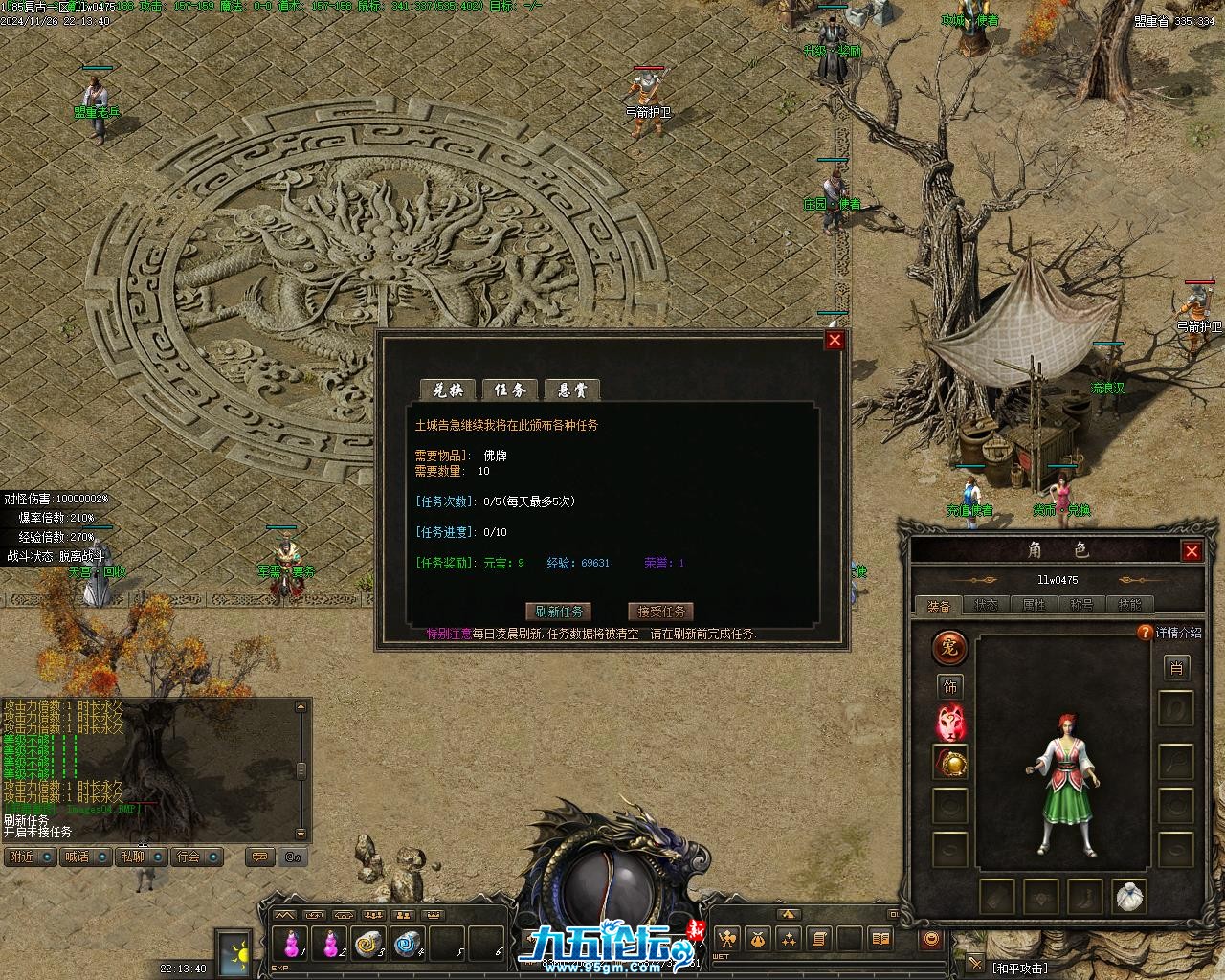Select the white pouch equipment slot
Viewport: 1225px width, 980px height.
[1130, 898]
